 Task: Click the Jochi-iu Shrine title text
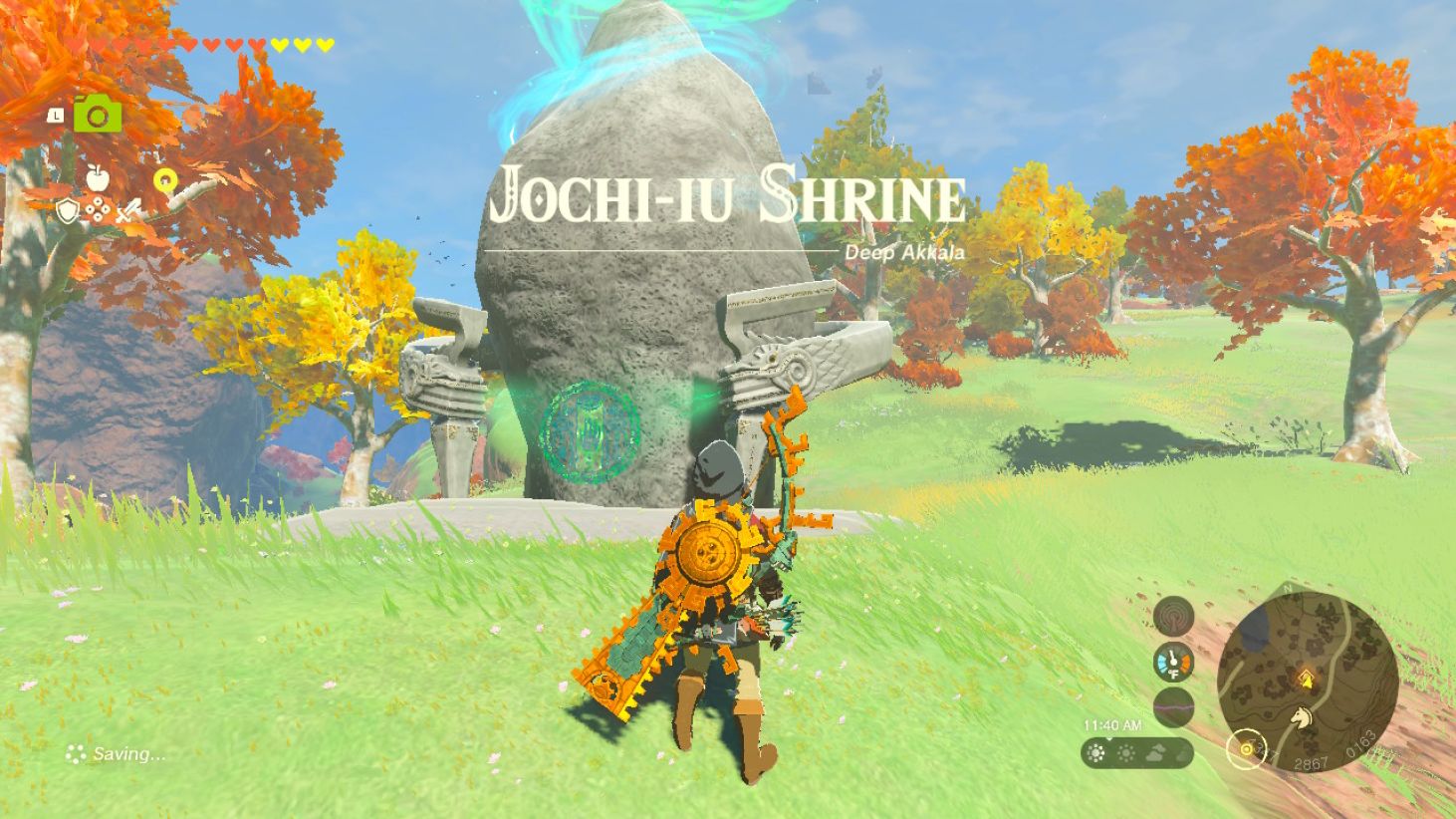(x=727, y=197)
